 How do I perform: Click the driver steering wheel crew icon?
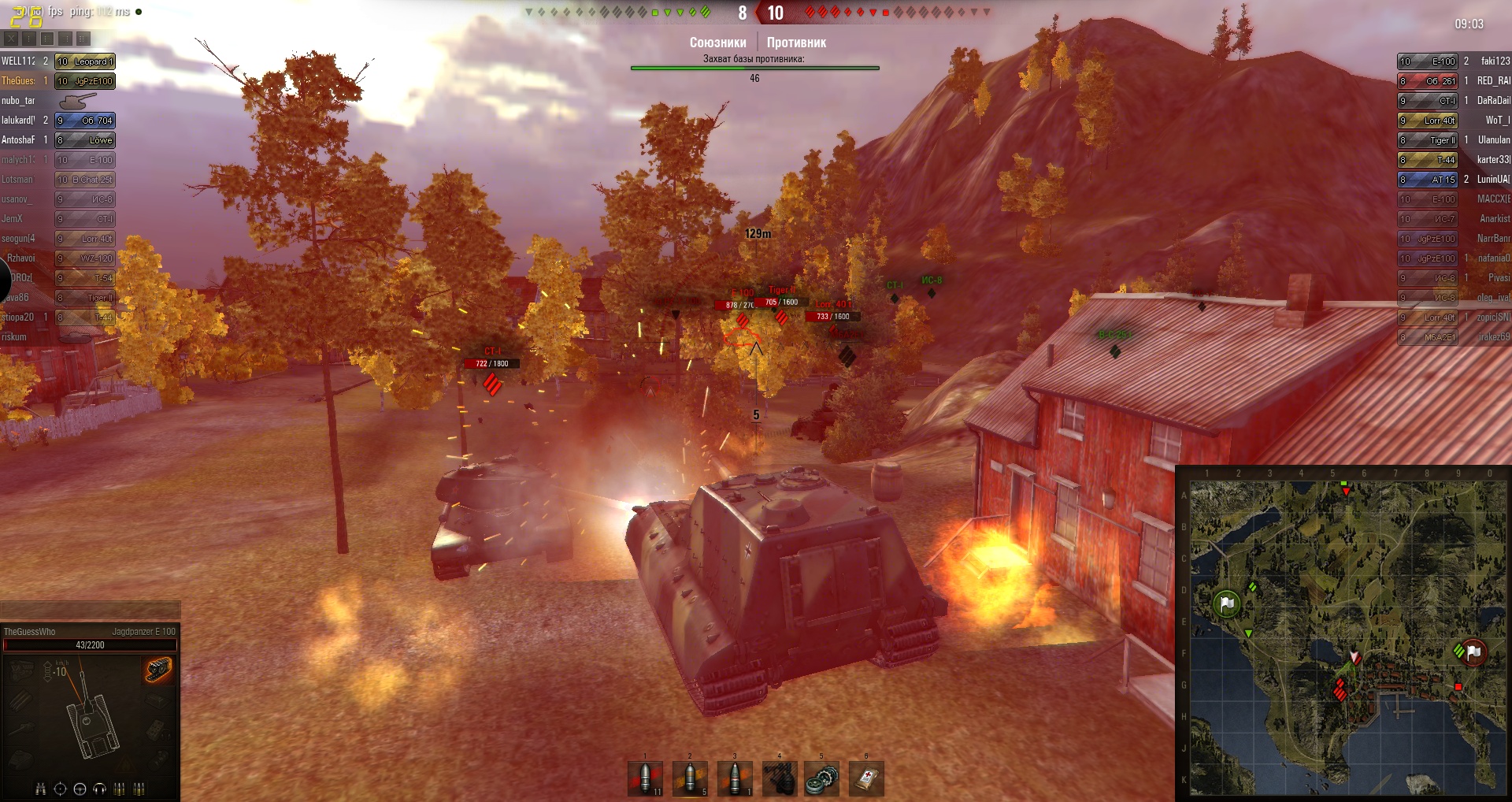point(80,789)
